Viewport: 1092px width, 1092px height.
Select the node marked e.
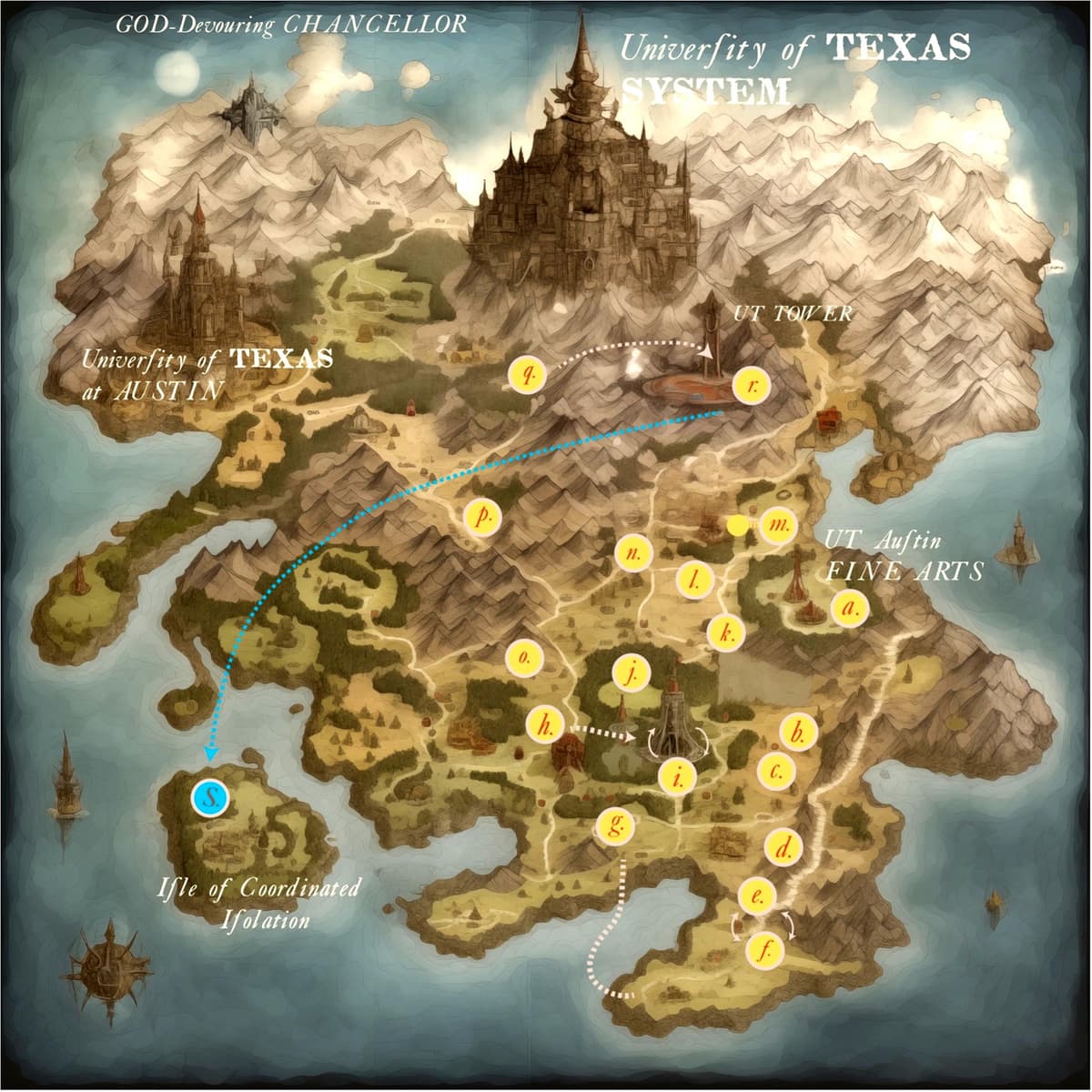756,896
